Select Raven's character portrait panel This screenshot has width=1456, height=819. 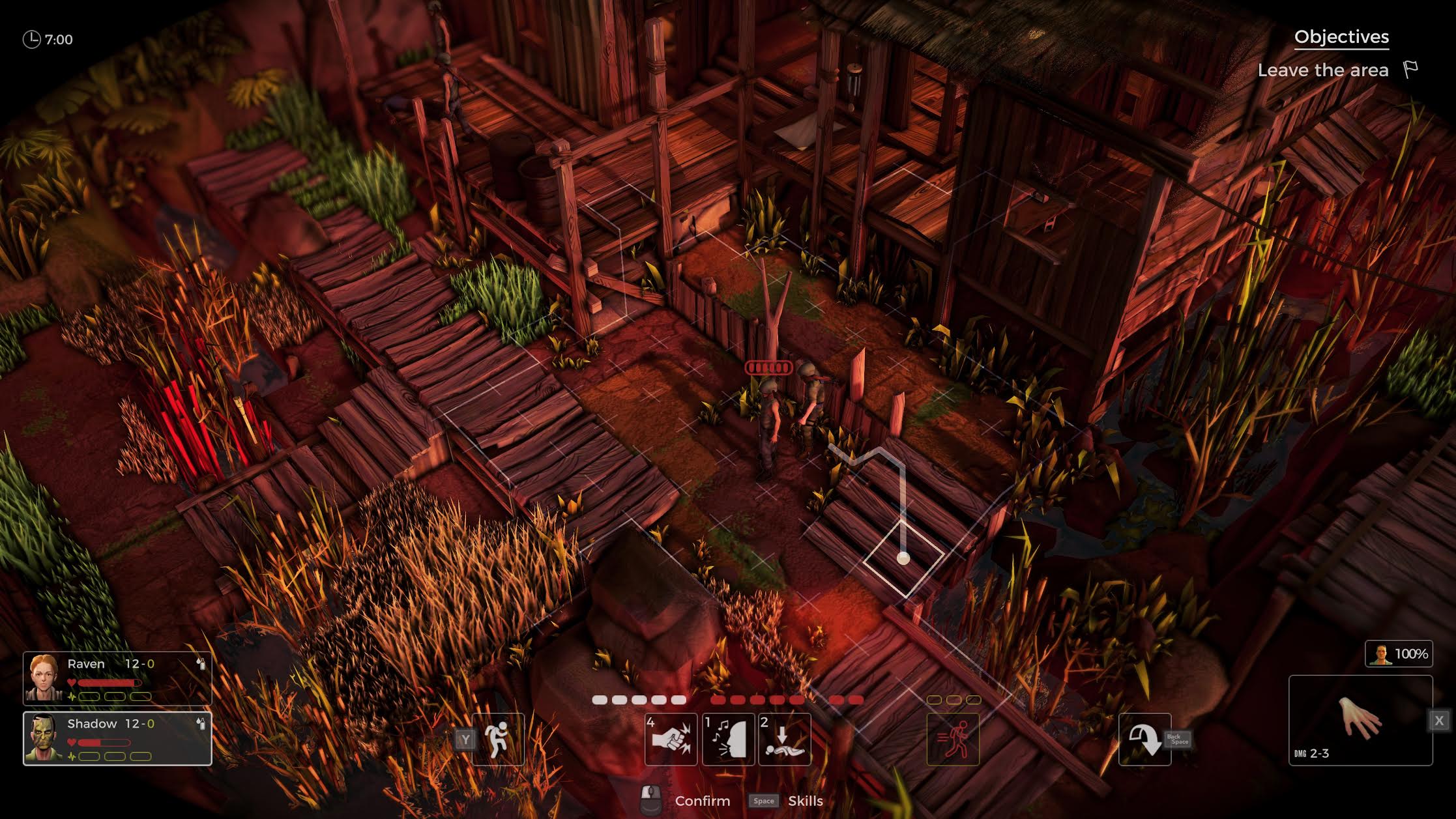117,678
